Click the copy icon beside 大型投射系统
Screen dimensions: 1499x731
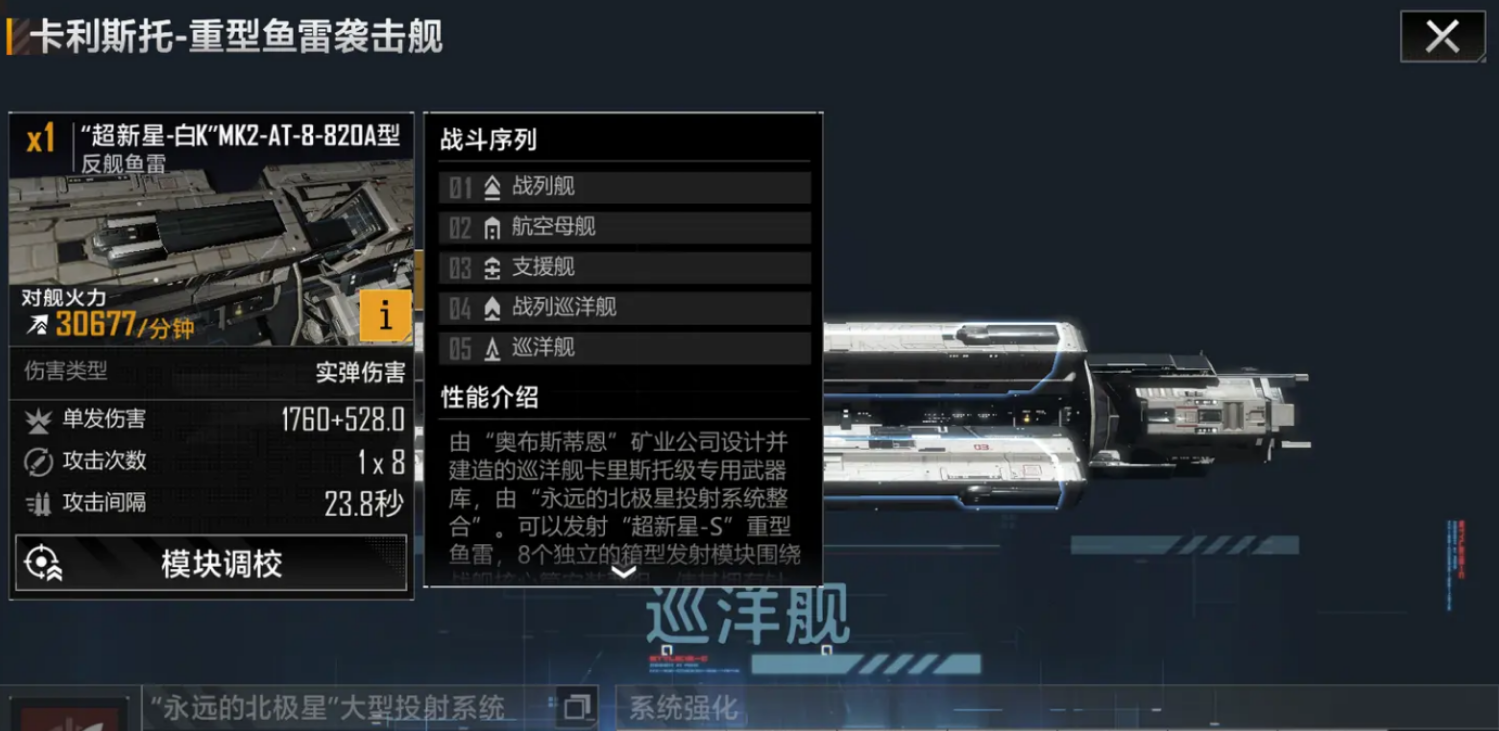pos(577,708)
